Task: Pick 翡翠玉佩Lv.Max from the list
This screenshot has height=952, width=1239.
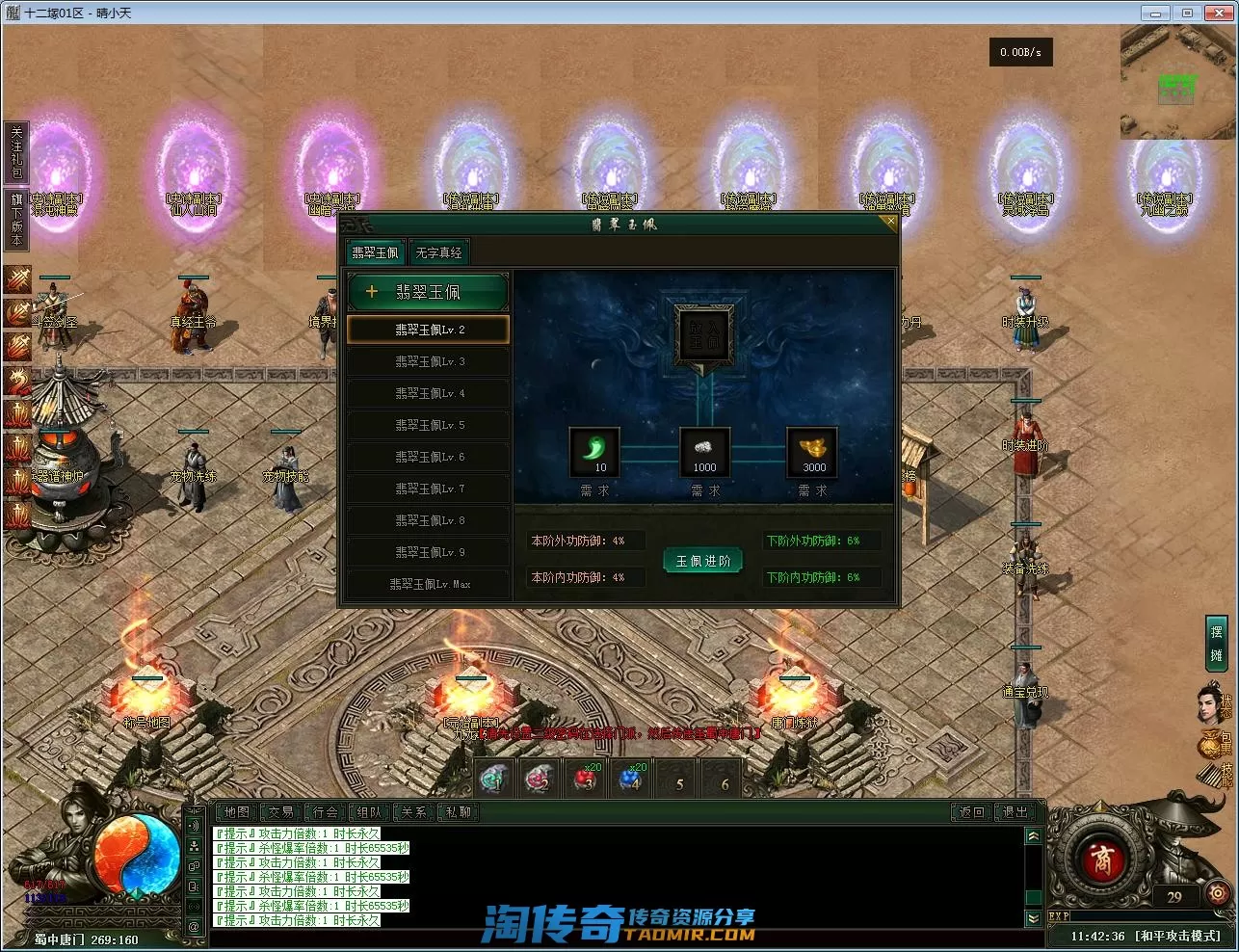Action: 429,584
